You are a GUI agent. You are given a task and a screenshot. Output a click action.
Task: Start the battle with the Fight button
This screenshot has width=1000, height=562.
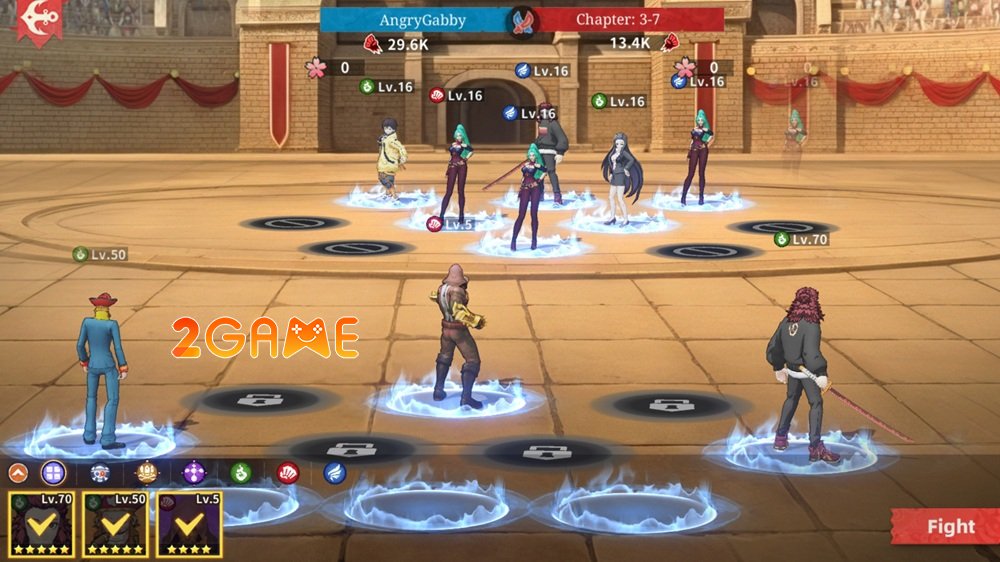(x=945, y=527)
